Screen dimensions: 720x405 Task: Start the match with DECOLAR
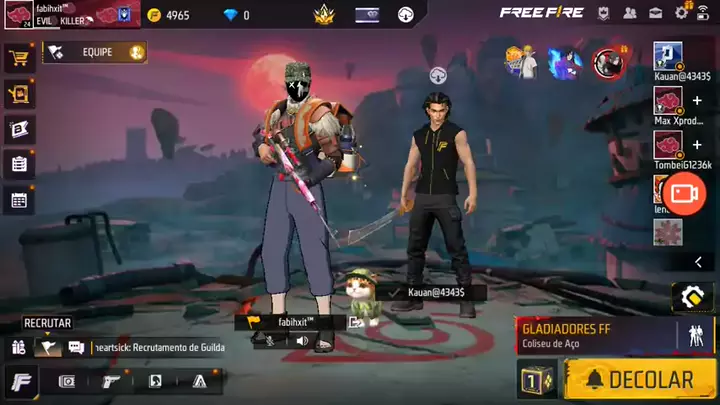[x=640, y=380]
